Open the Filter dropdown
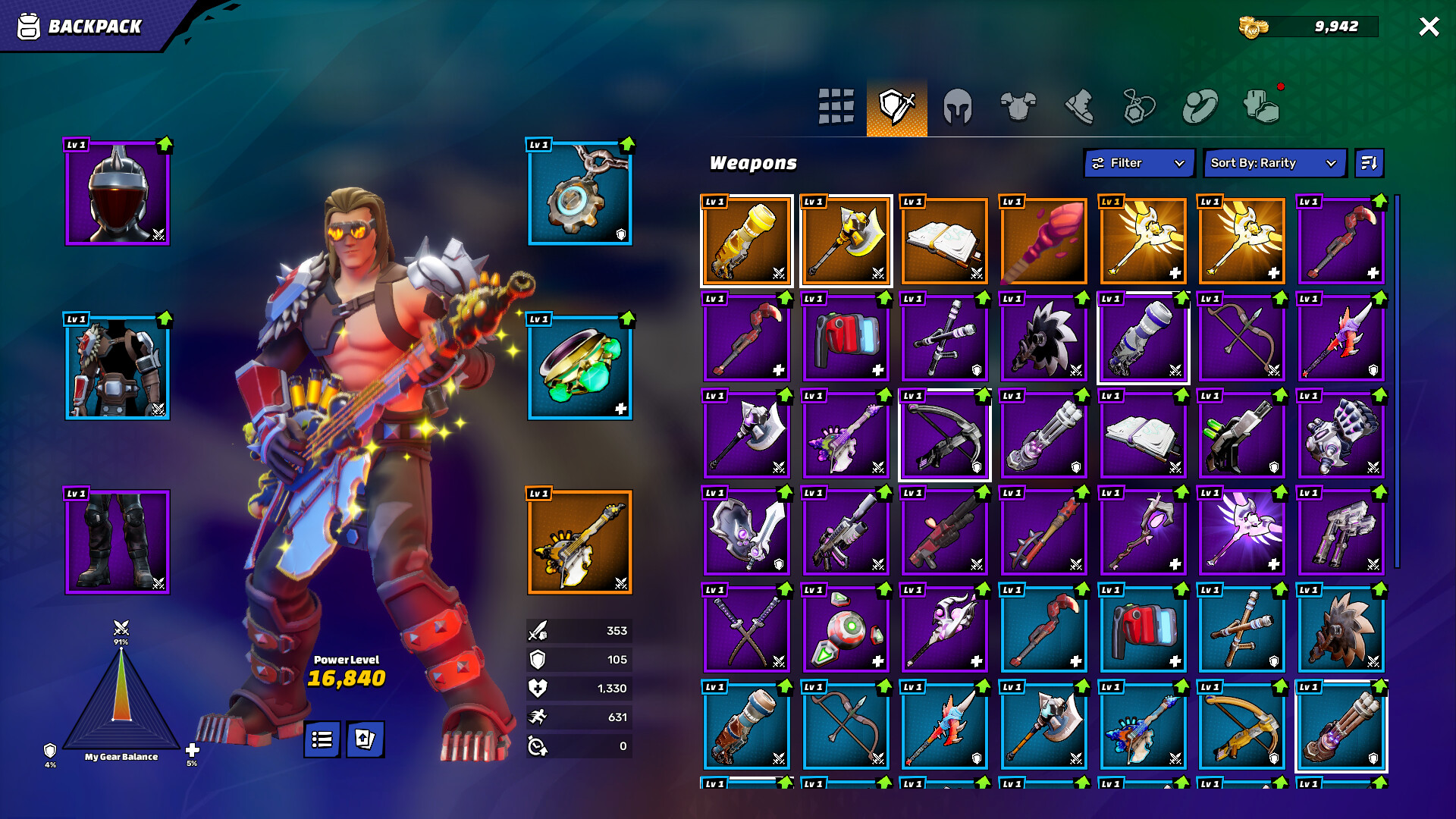 pyautogui.click(x=1138, y=162)
